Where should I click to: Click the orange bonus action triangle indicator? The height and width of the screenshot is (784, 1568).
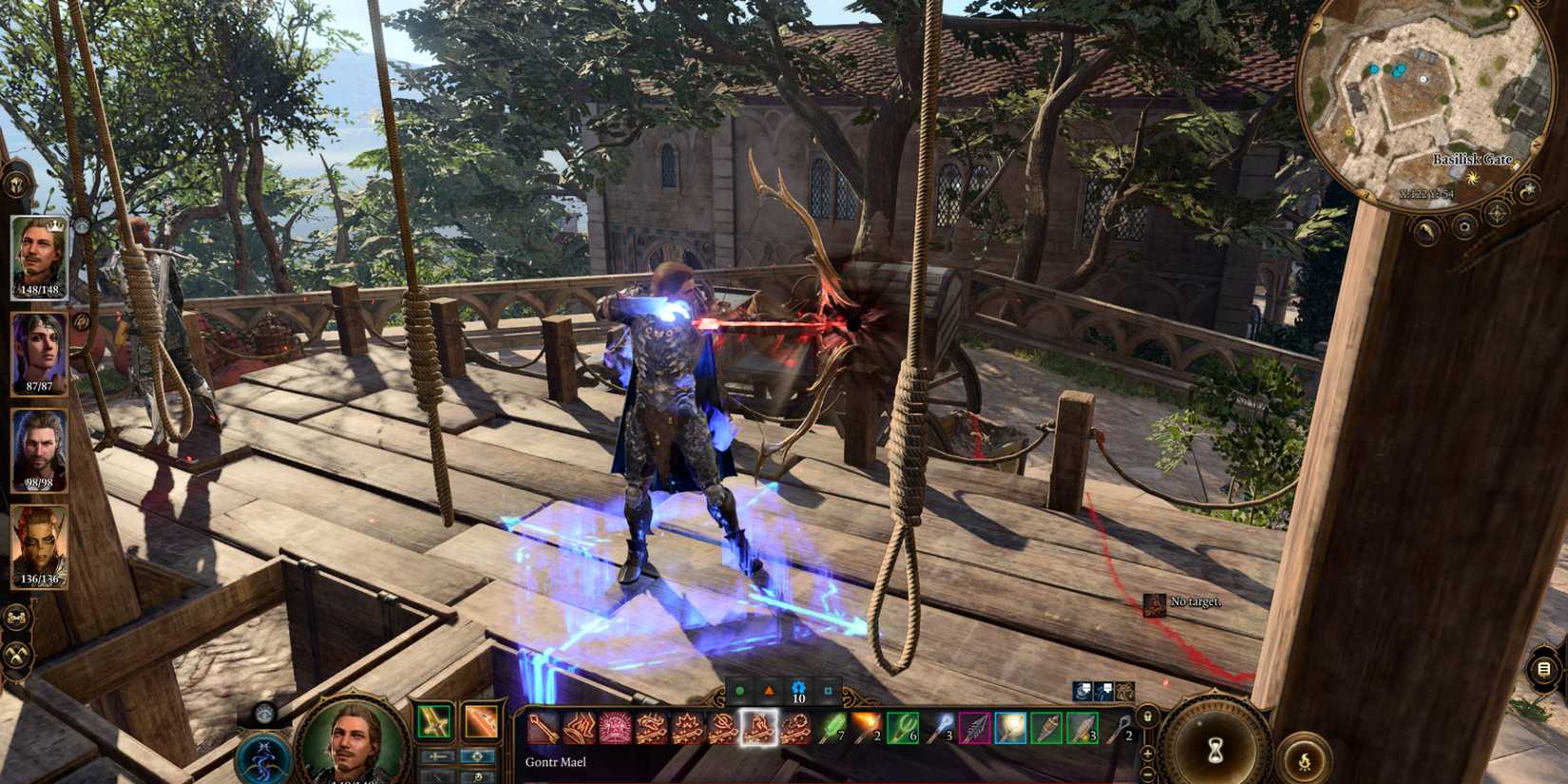(770, 691)
